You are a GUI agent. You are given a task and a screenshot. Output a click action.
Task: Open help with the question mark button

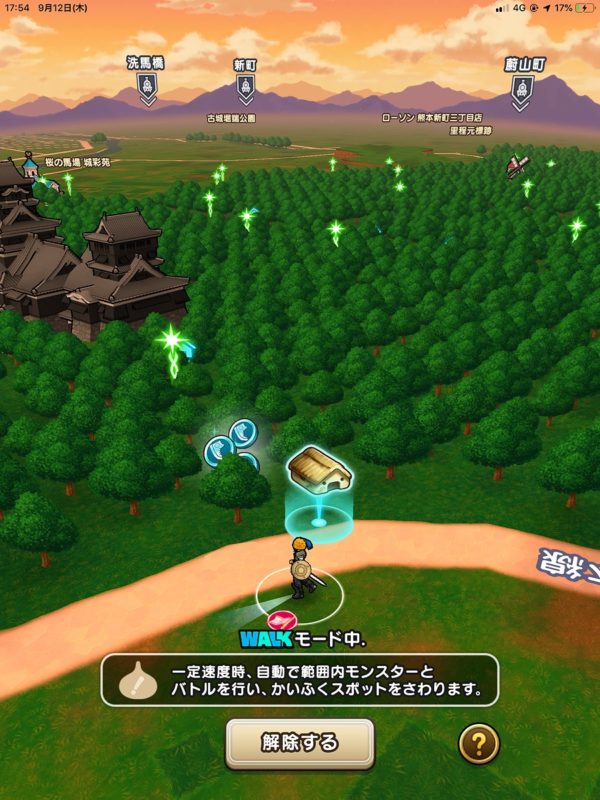(x=479, y=743)
